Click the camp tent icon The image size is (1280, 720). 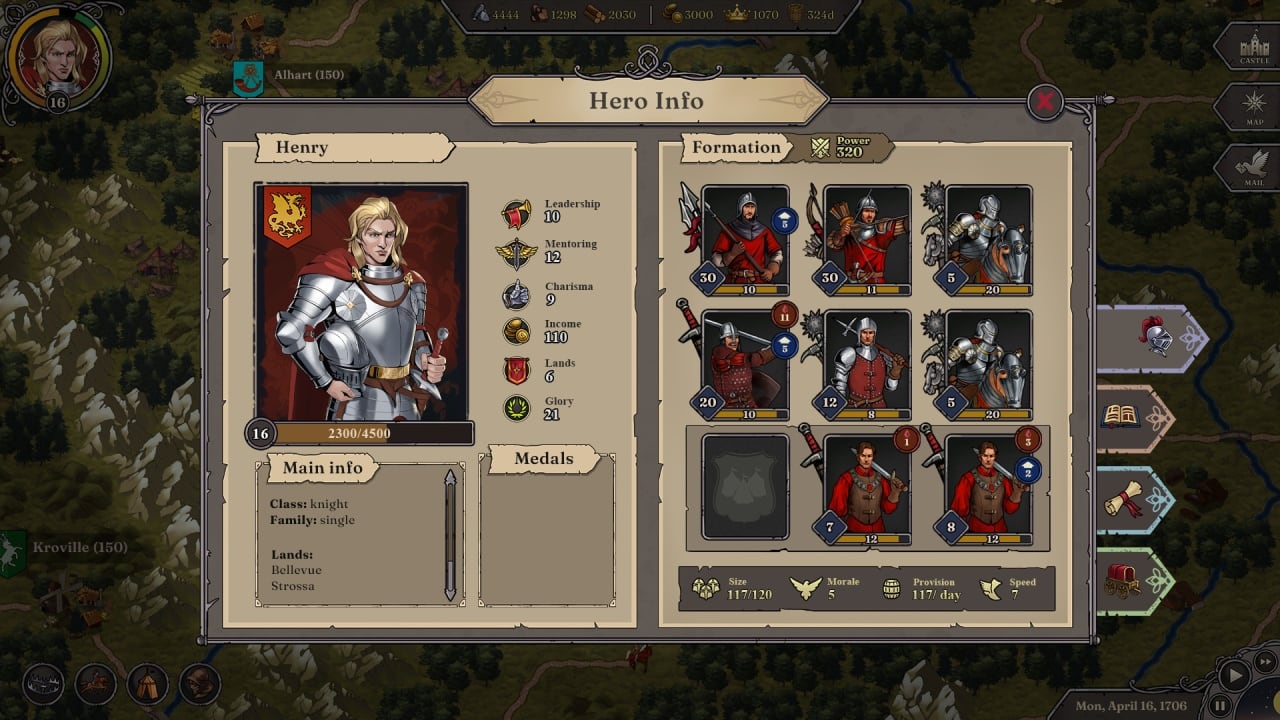tap(148, 684)
